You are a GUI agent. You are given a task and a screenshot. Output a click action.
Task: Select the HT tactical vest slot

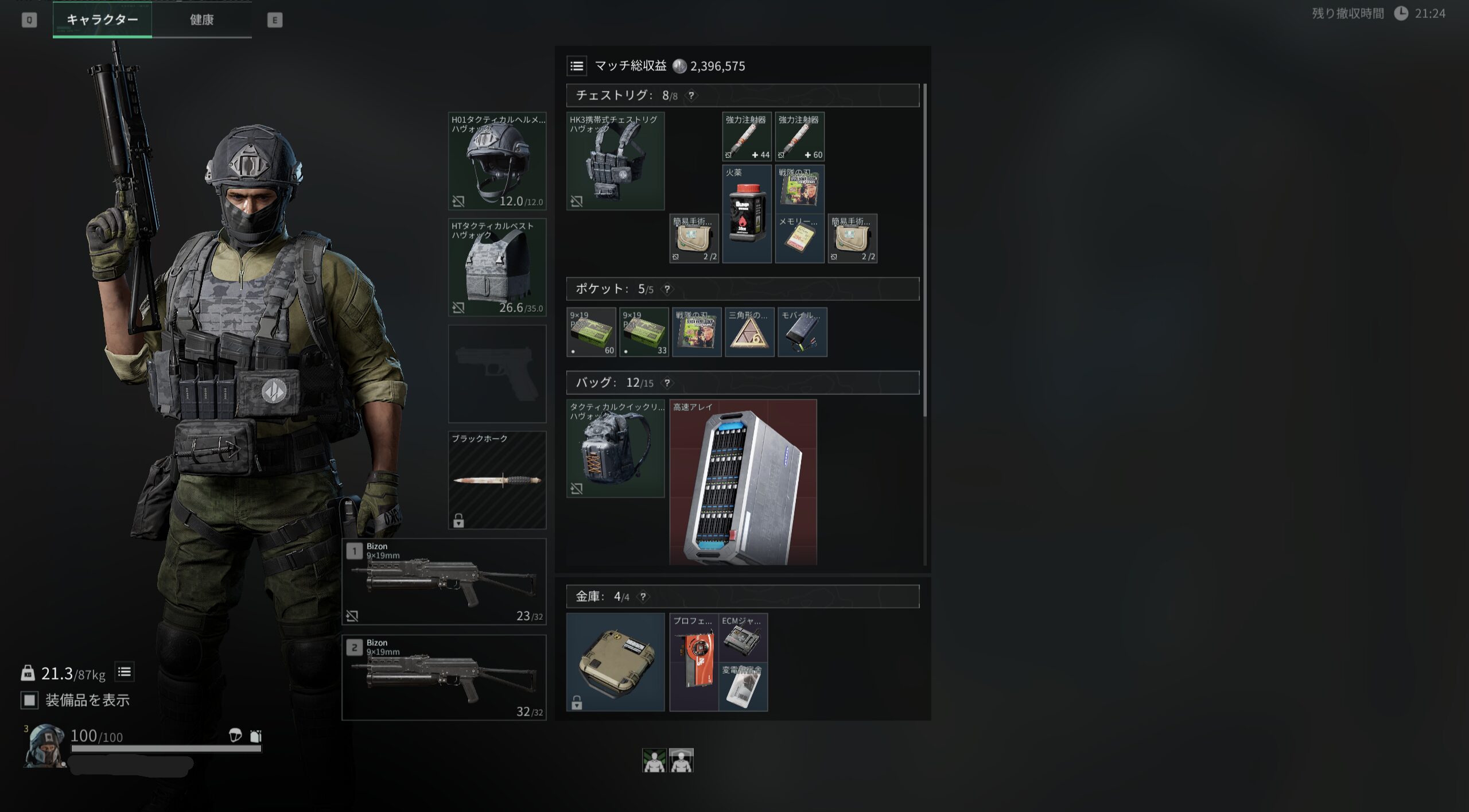pyautogui.click(x=497, y=267)
